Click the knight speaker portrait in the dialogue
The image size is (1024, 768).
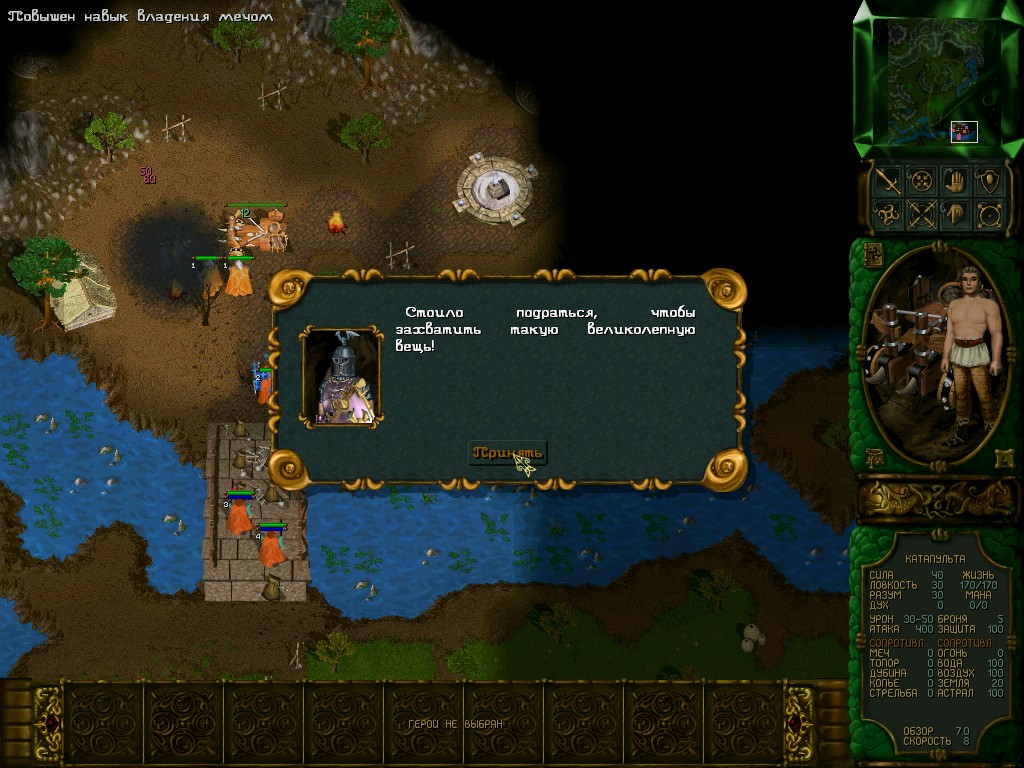point(342,378)
